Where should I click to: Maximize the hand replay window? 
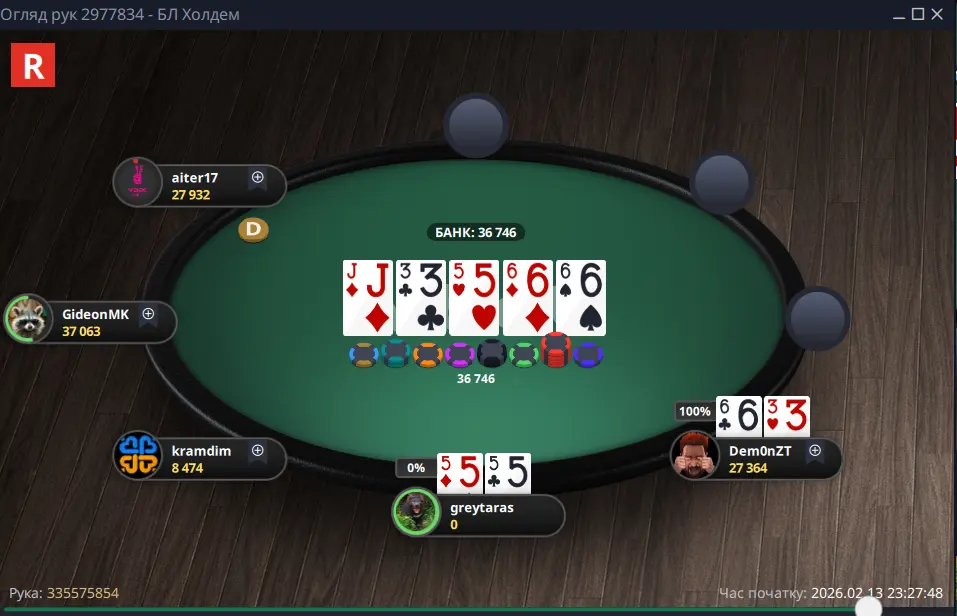[x=915, y=14]
